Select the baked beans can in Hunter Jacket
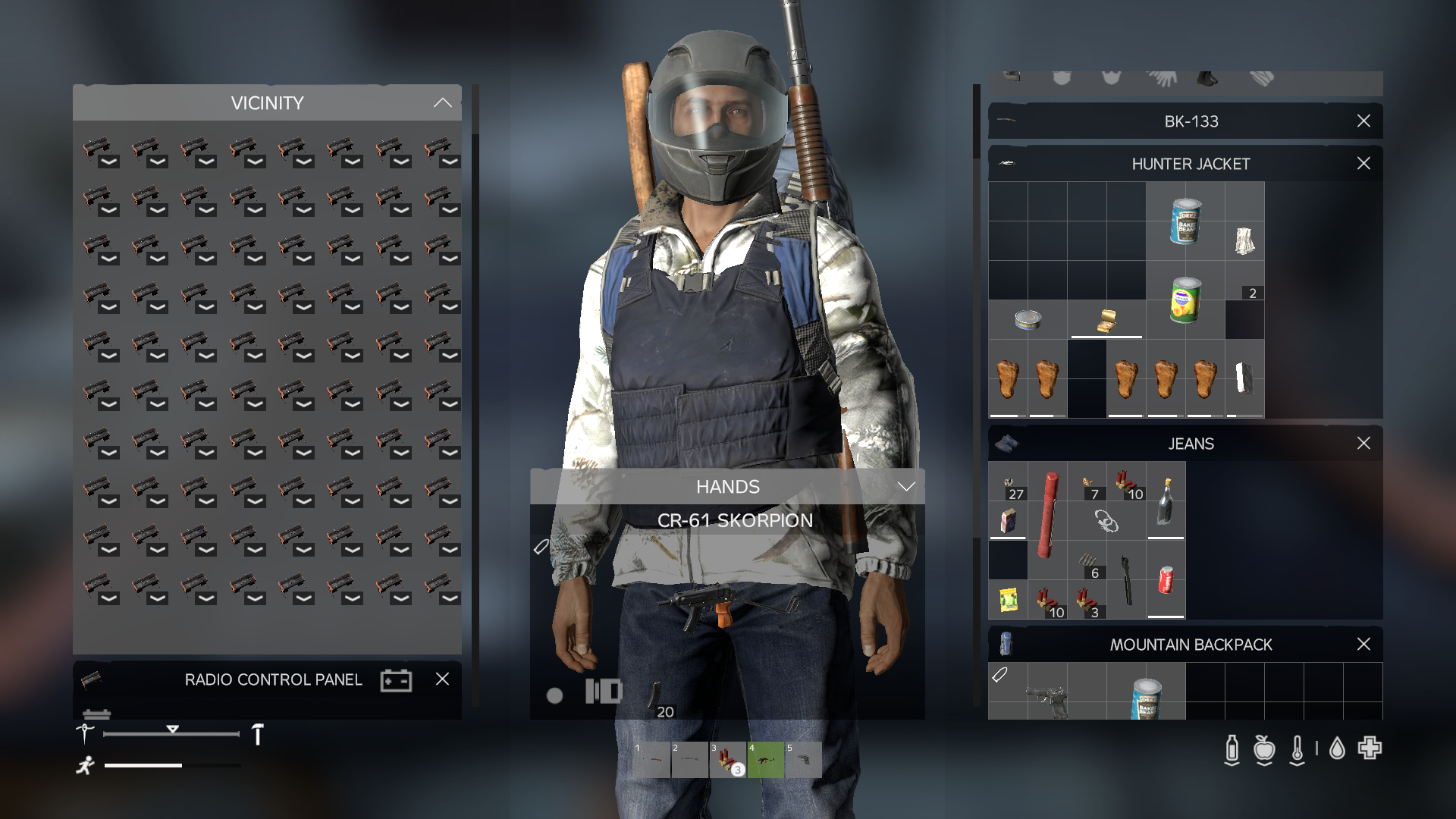Screen dimensions: 1456x819 [1185, 221]
